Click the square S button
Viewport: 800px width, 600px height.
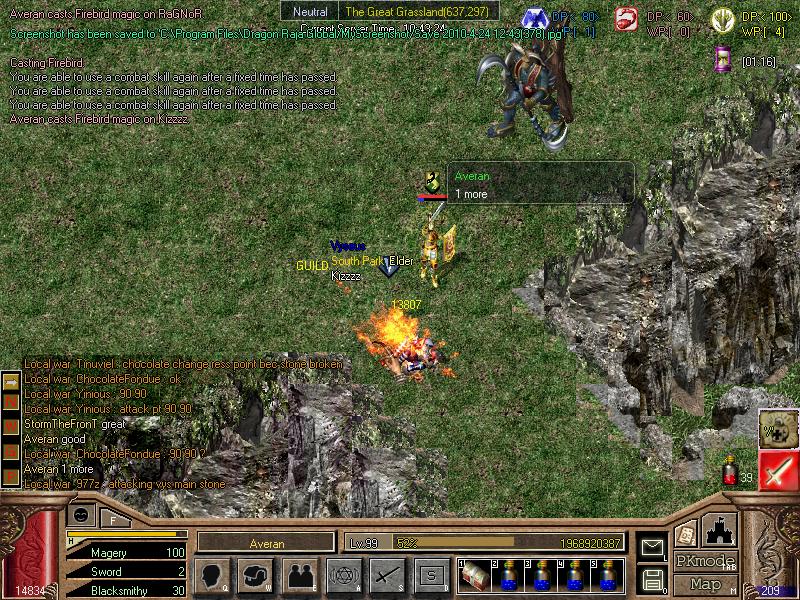(431, 575)
